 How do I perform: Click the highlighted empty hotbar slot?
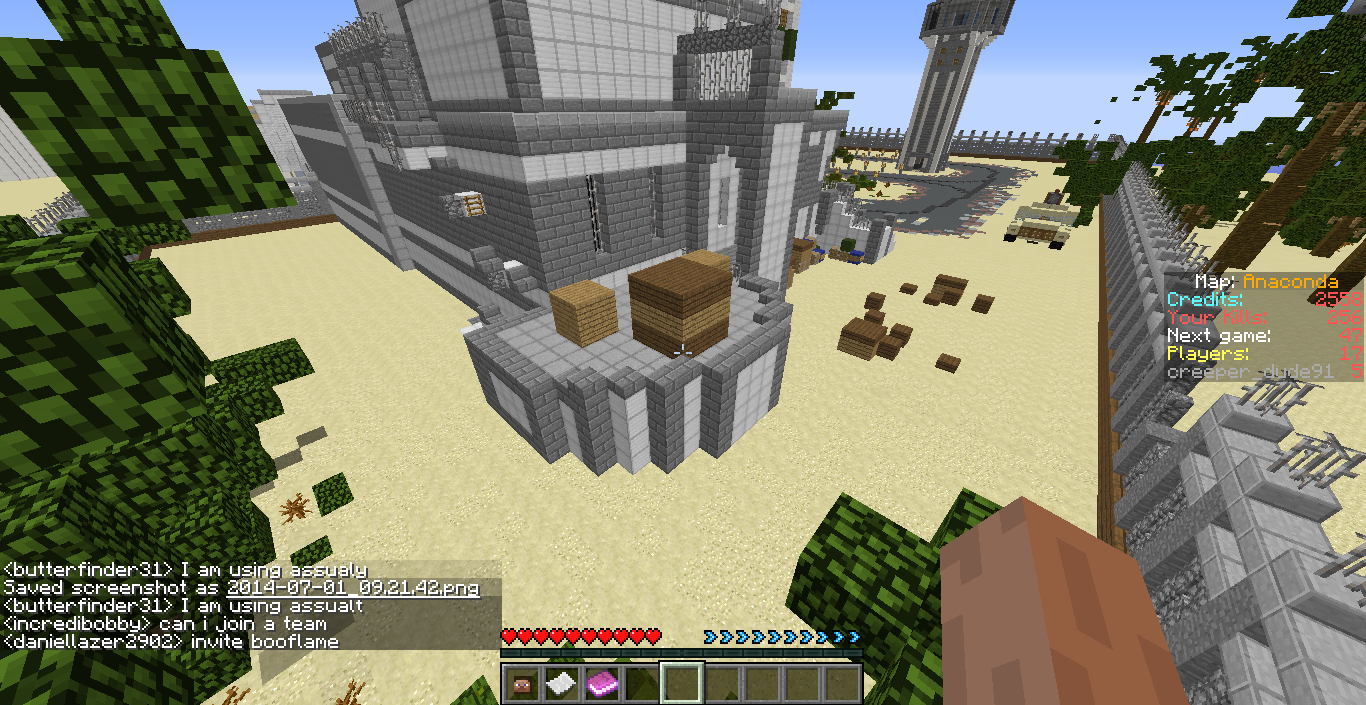tap(682, 683)
